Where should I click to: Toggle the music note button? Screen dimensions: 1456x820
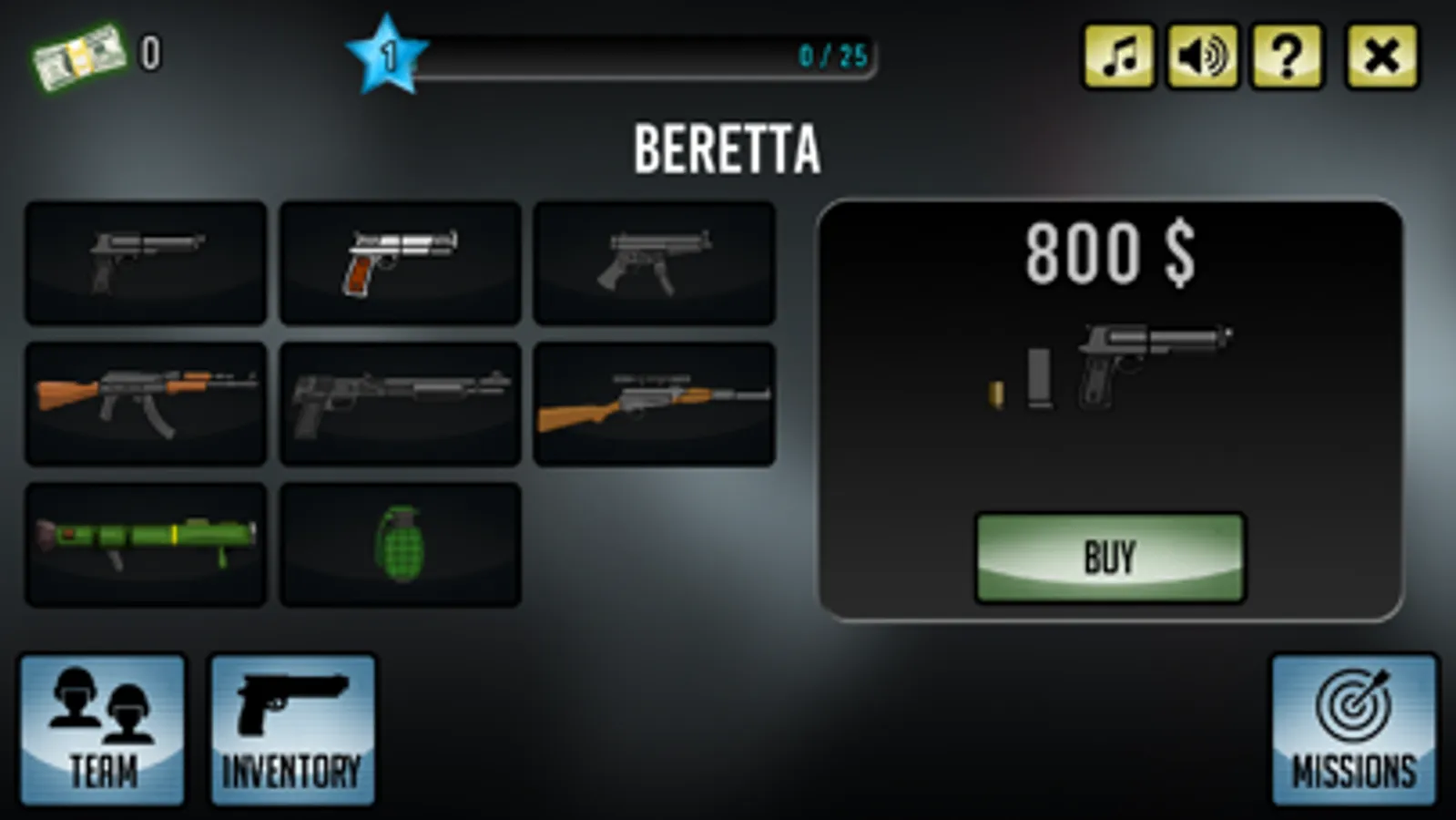tap(1118, 56)
